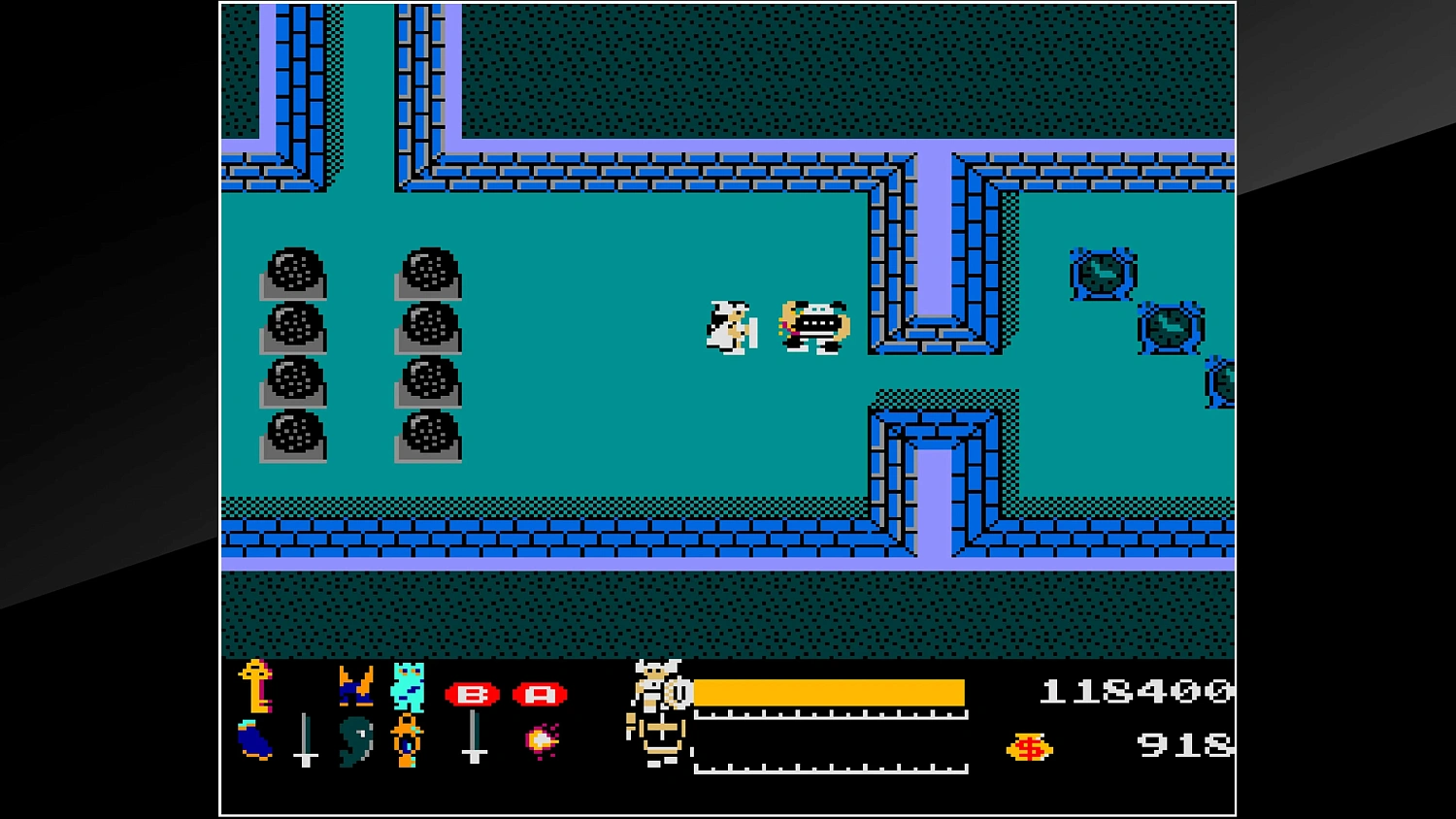Toggle the red B button indicator
The image size is (1456, 819).
pyautogui.click(x=473, y=694)
